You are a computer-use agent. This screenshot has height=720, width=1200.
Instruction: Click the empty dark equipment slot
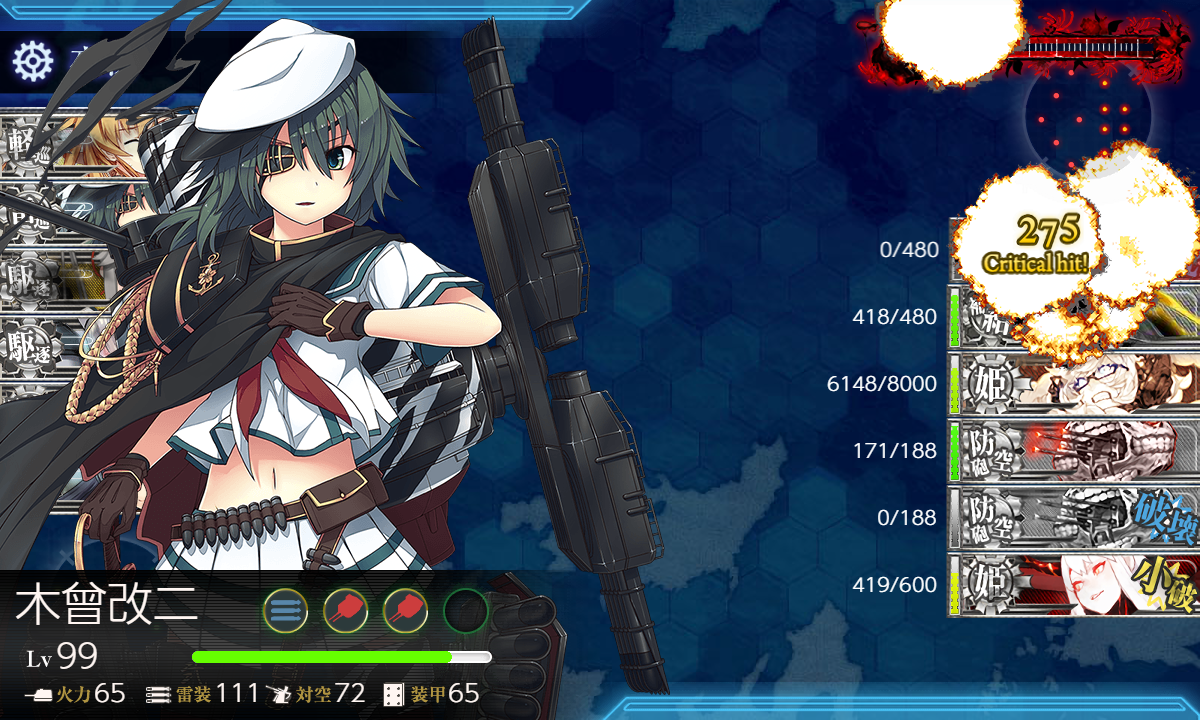pos(465,609)
